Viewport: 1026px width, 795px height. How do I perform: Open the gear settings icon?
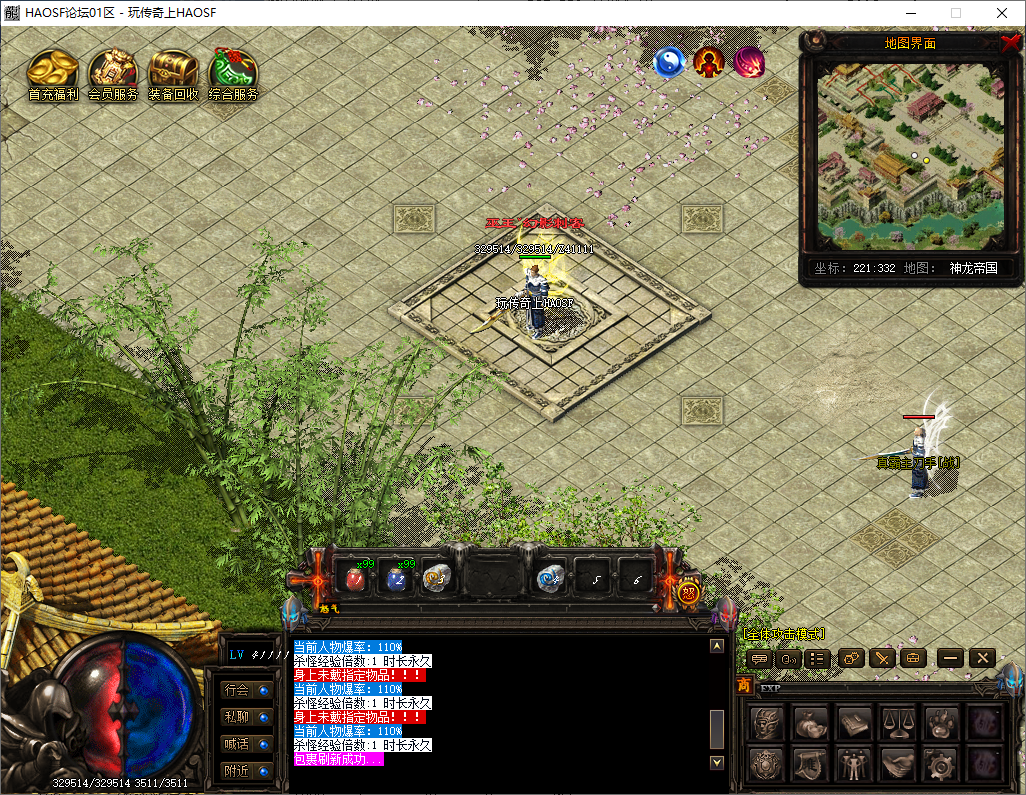coord(942,765)
